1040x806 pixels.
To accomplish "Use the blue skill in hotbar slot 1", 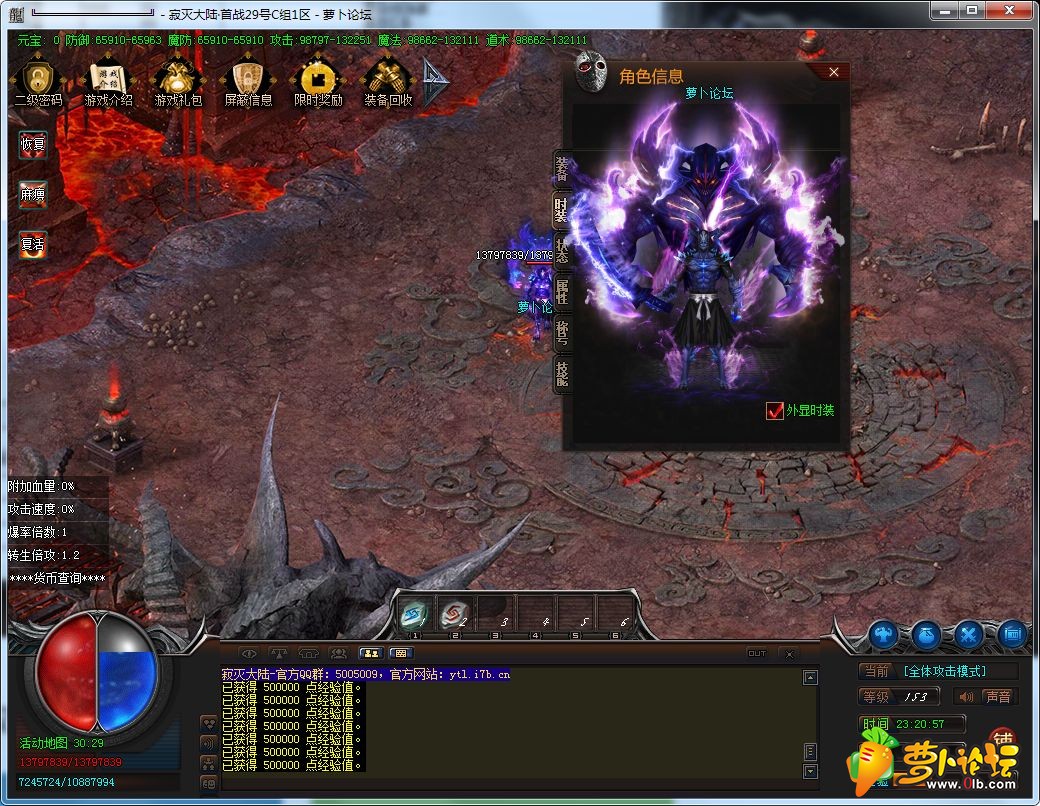I will (x=414, y=614).
